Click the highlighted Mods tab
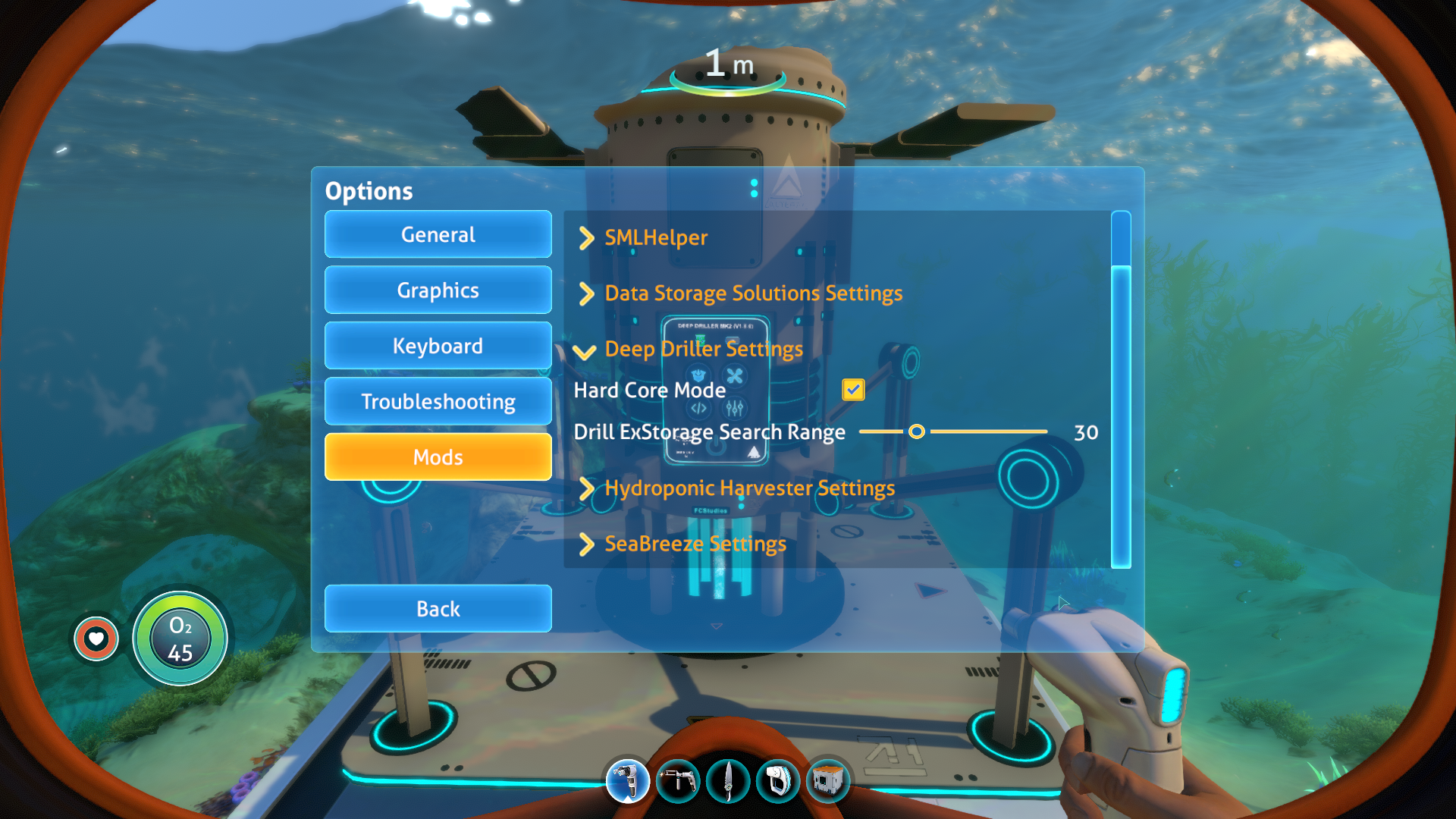Image resolution: width=1456 pixels, height=819 pixels. tap(438, 457)
